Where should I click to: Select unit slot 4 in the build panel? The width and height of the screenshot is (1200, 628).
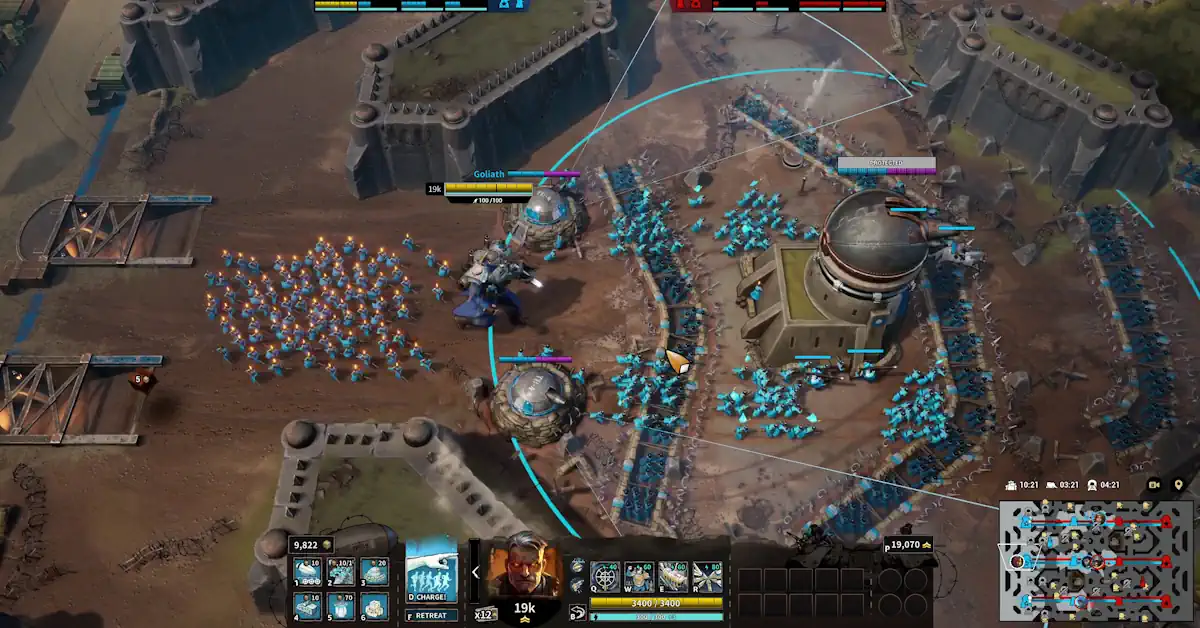(x=308, y=606)
